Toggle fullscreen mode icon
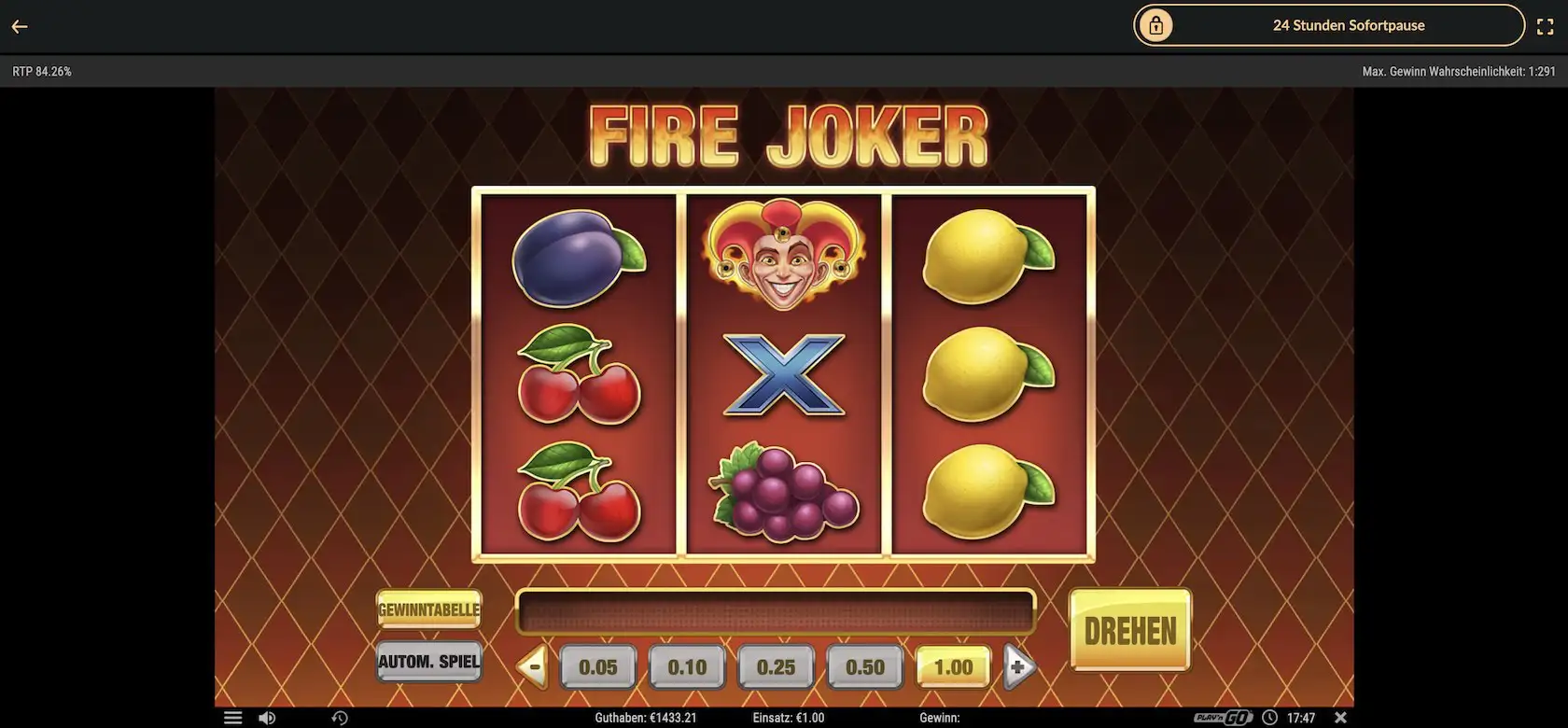This screenshot has width=1568, height=728. click(1545, 26)
